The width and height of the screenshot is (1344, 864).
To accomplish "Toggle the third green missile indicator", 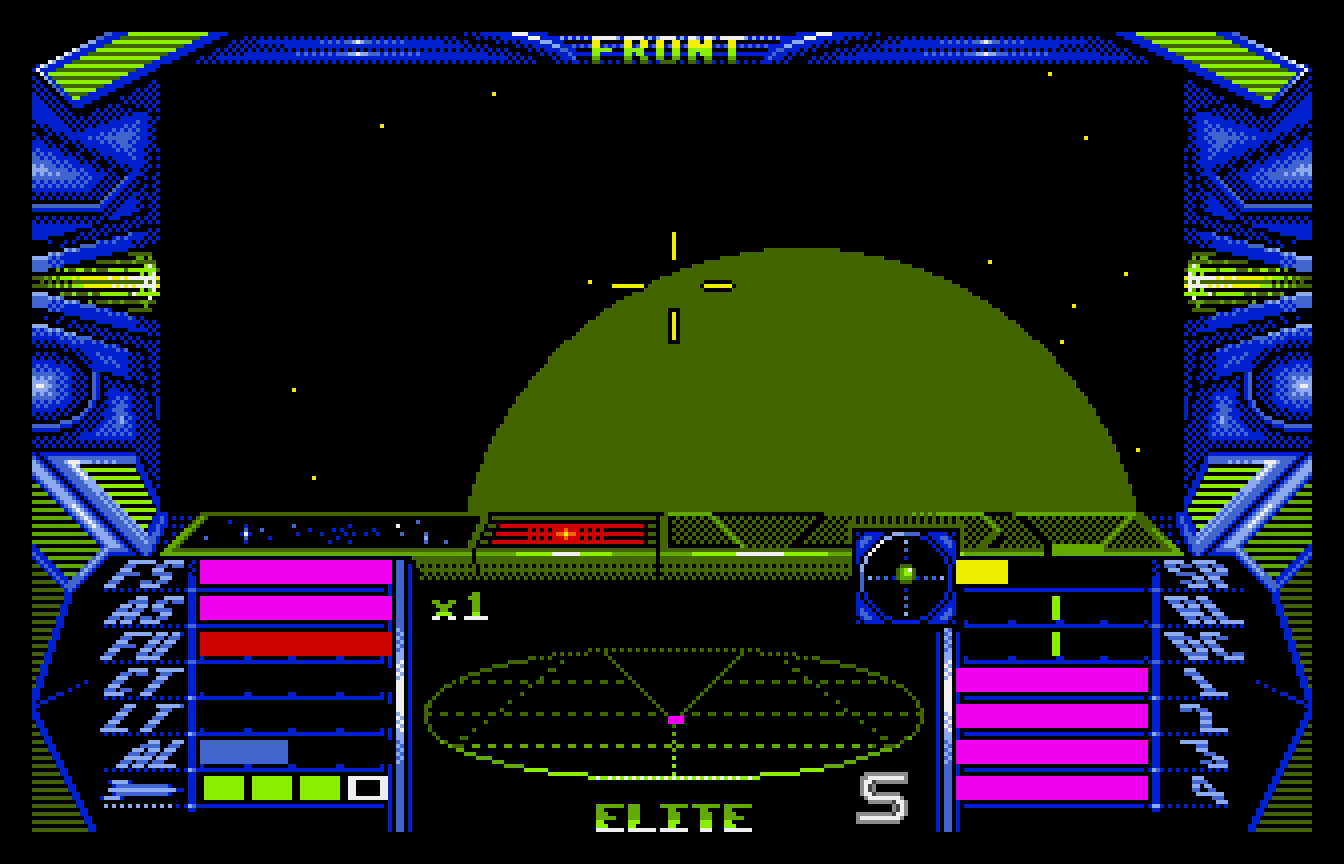I will 322,787.
